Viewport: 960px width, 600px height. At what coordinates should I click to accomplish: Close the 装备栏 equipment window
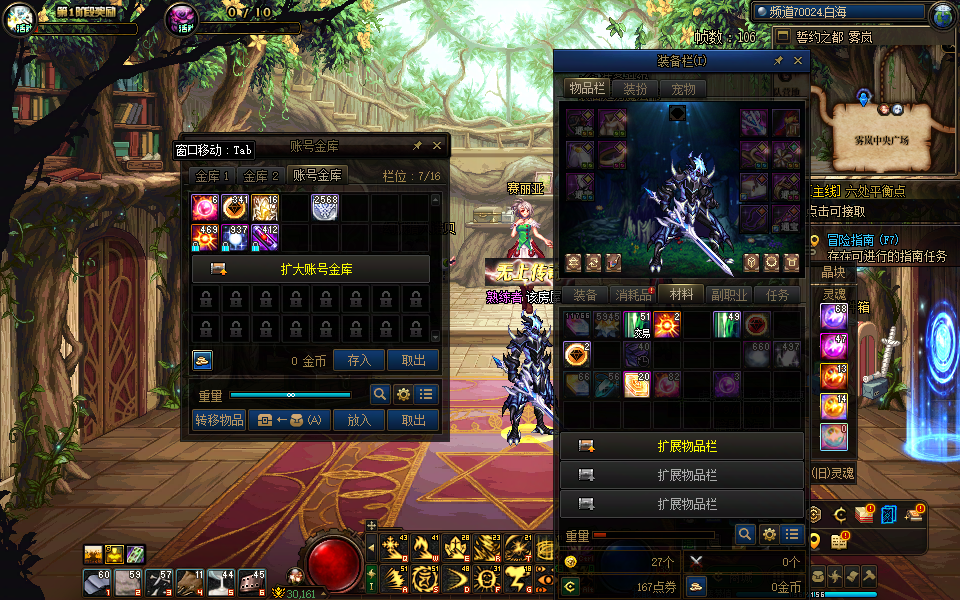coord(798,61)
